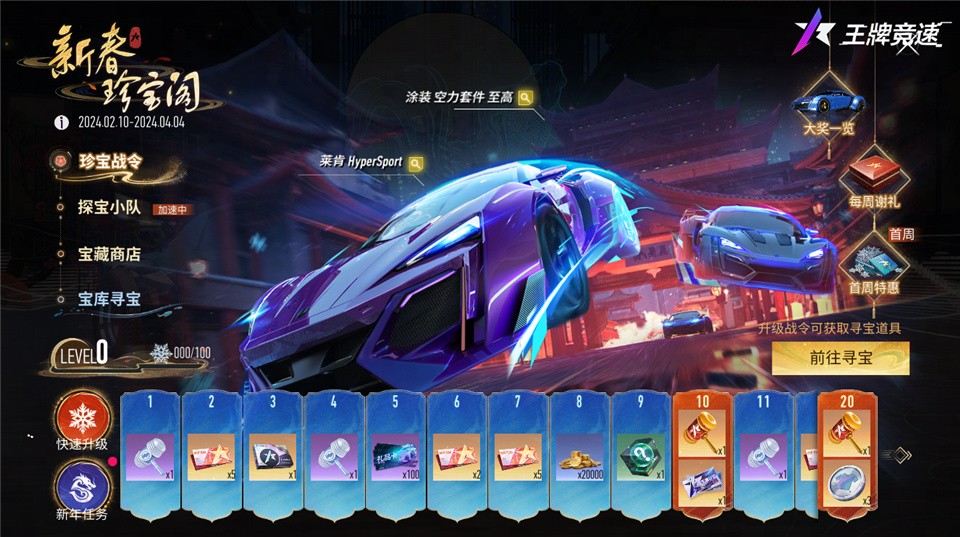This screenshot has height=537, width=960.
Task: Switch to 探宝小队 tab
Action: 108,208
